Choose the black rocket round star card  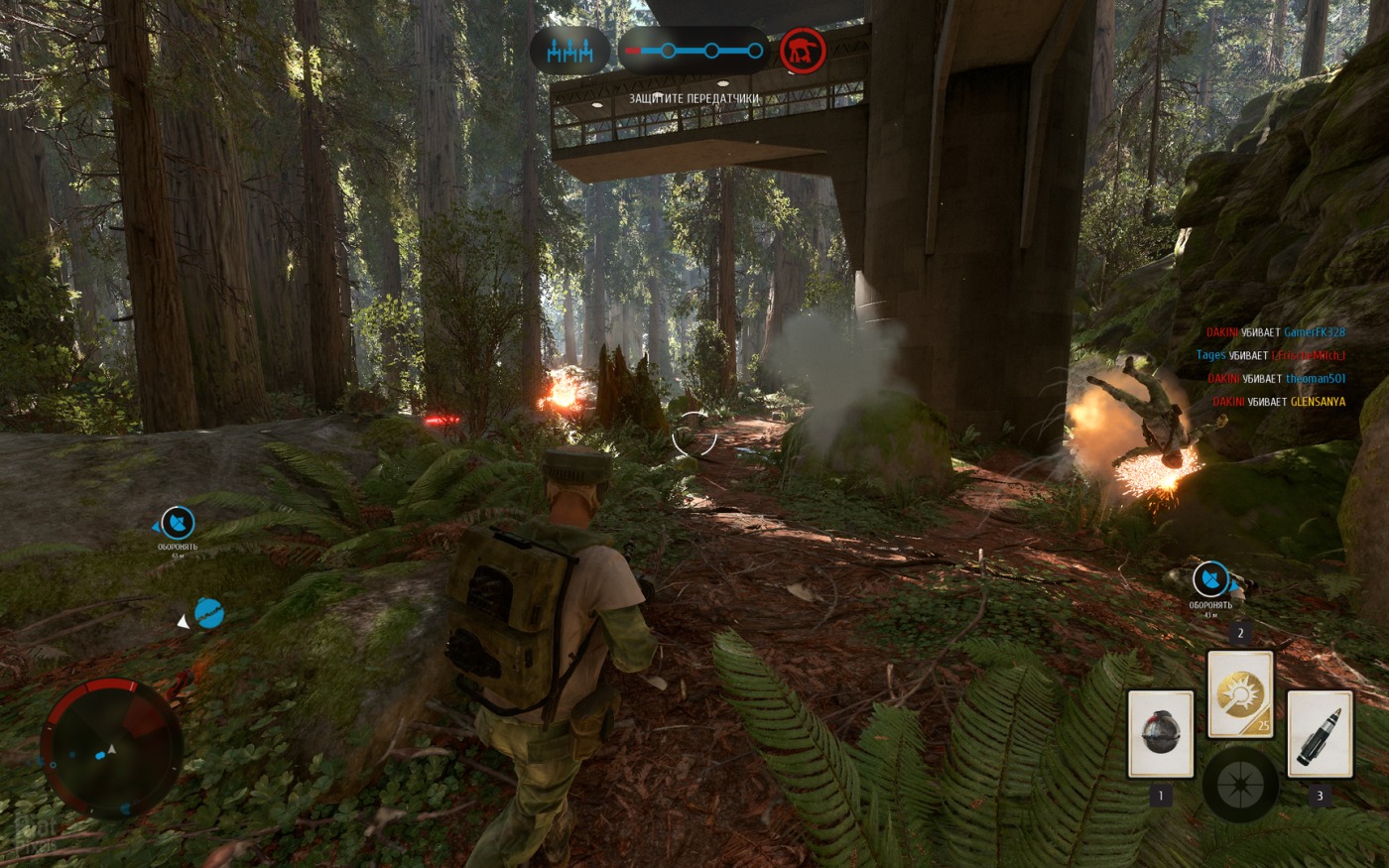point(1320,734)
